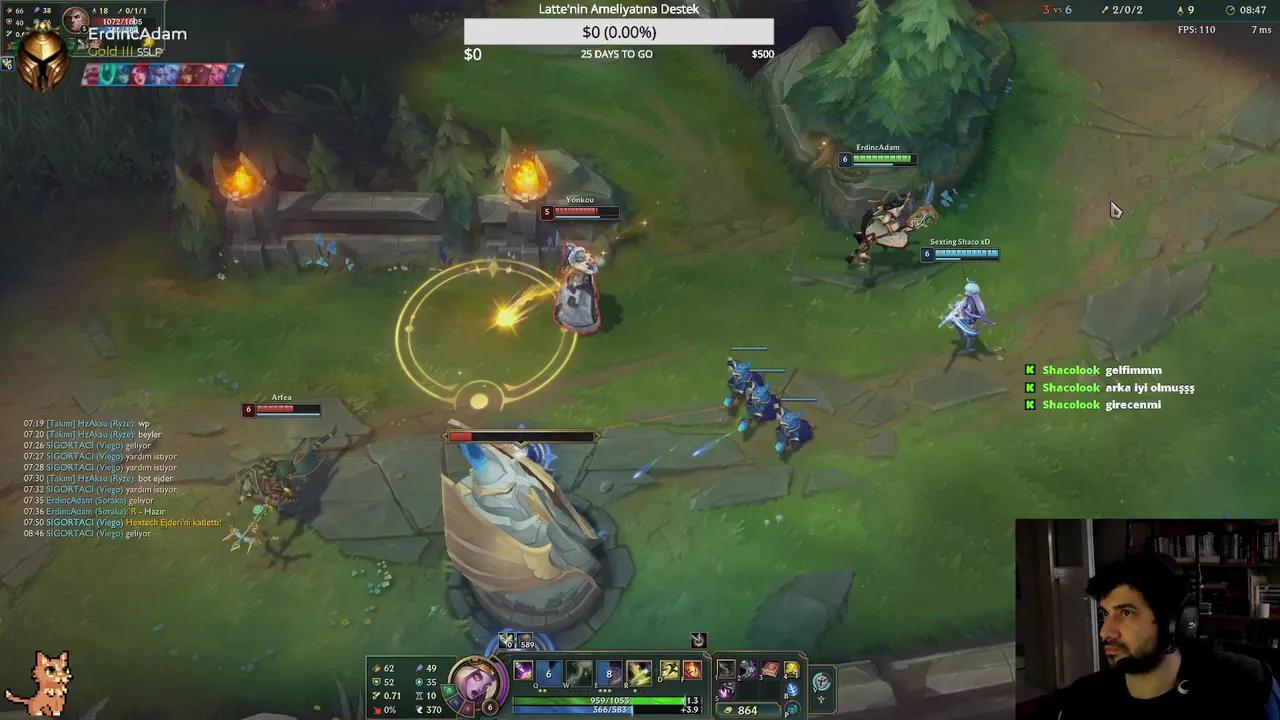This screenshot has width=1280, height=720.
Task: Click the warding trinket in slot 4
Action: [793, 668]
